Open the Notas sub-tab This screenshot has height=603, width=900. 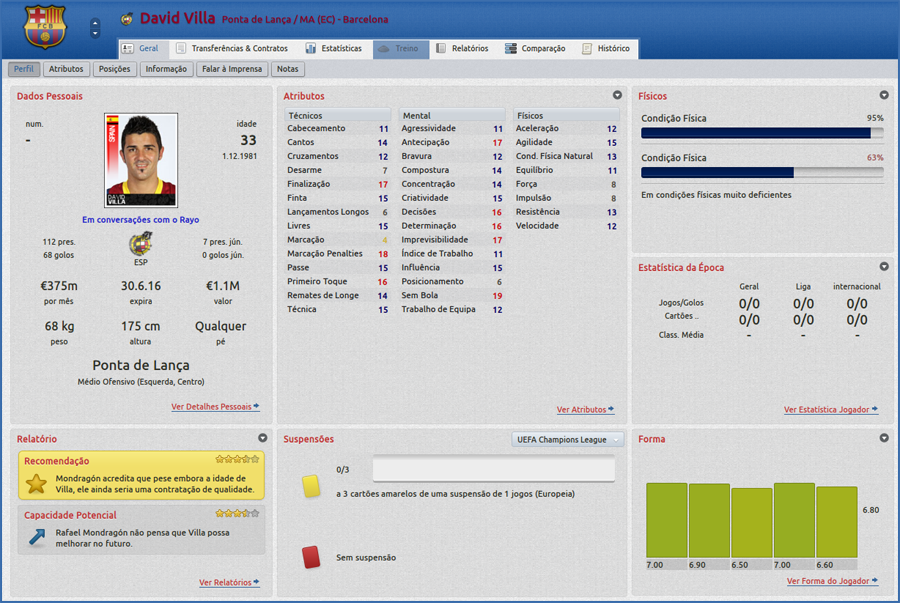[x=287, y=70]
